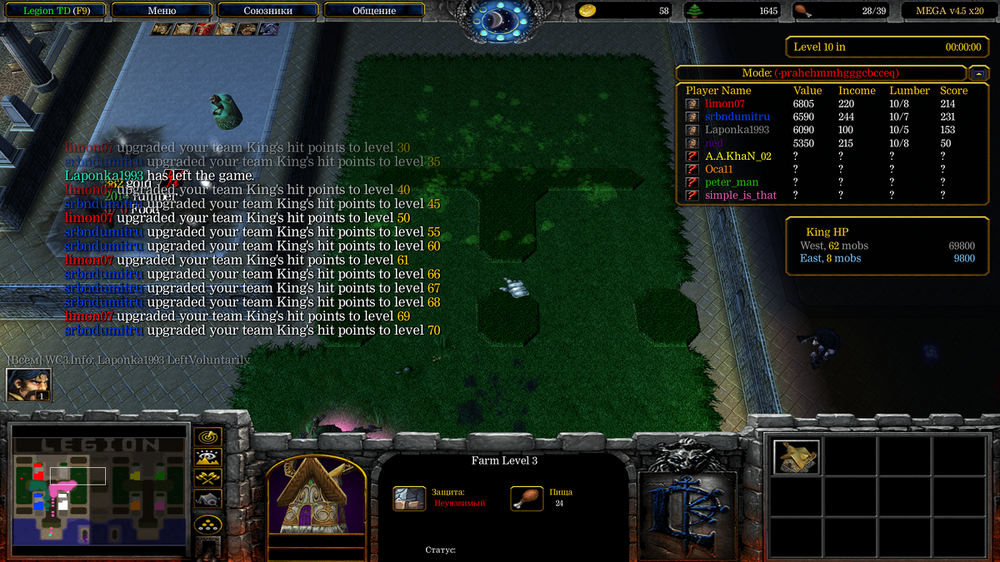Toggle ally color mode on the minimap

208,478
